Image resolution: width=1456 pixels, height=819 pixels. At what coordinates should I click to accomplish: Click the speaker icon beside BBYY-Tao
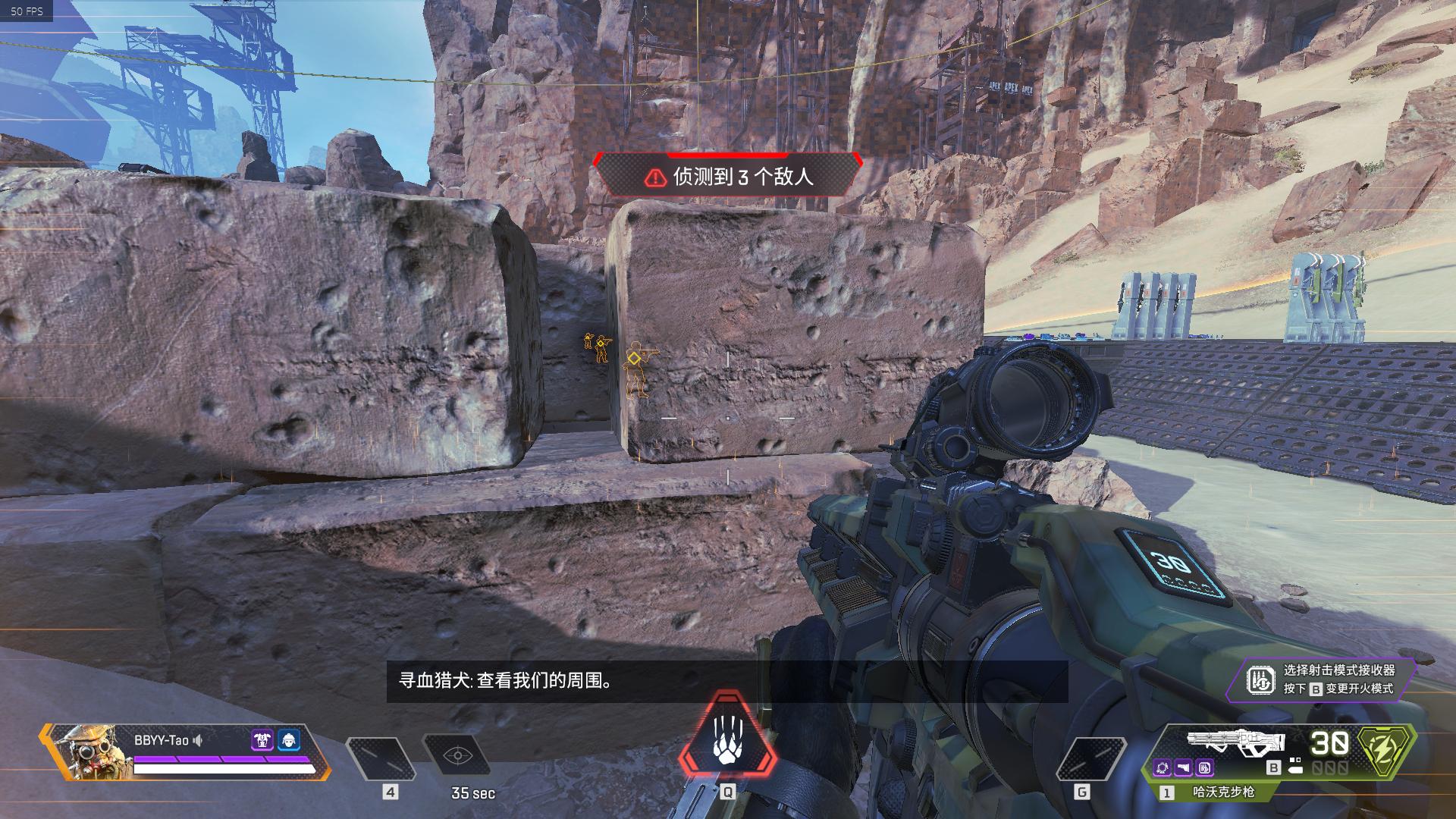(x=198, y=740)
